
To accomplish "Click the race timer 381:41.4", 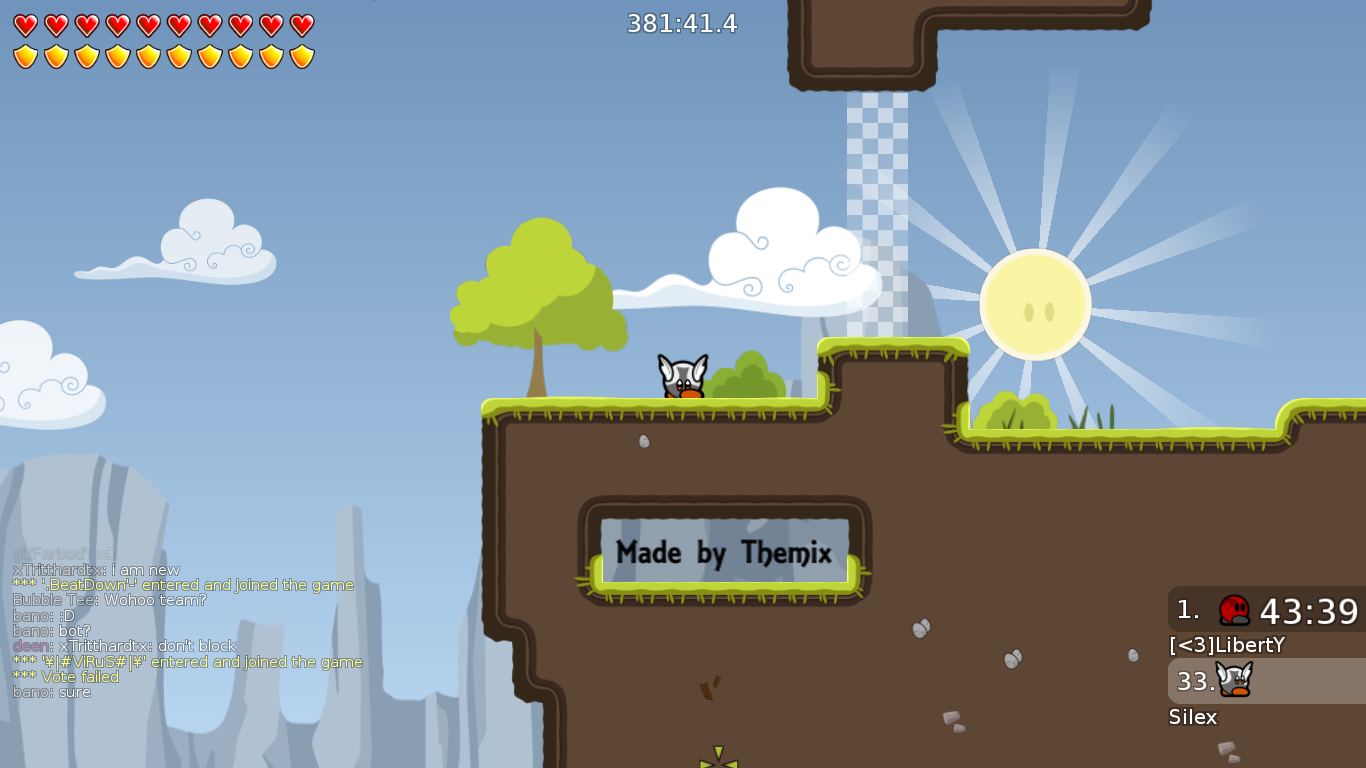I will (680, 23).
